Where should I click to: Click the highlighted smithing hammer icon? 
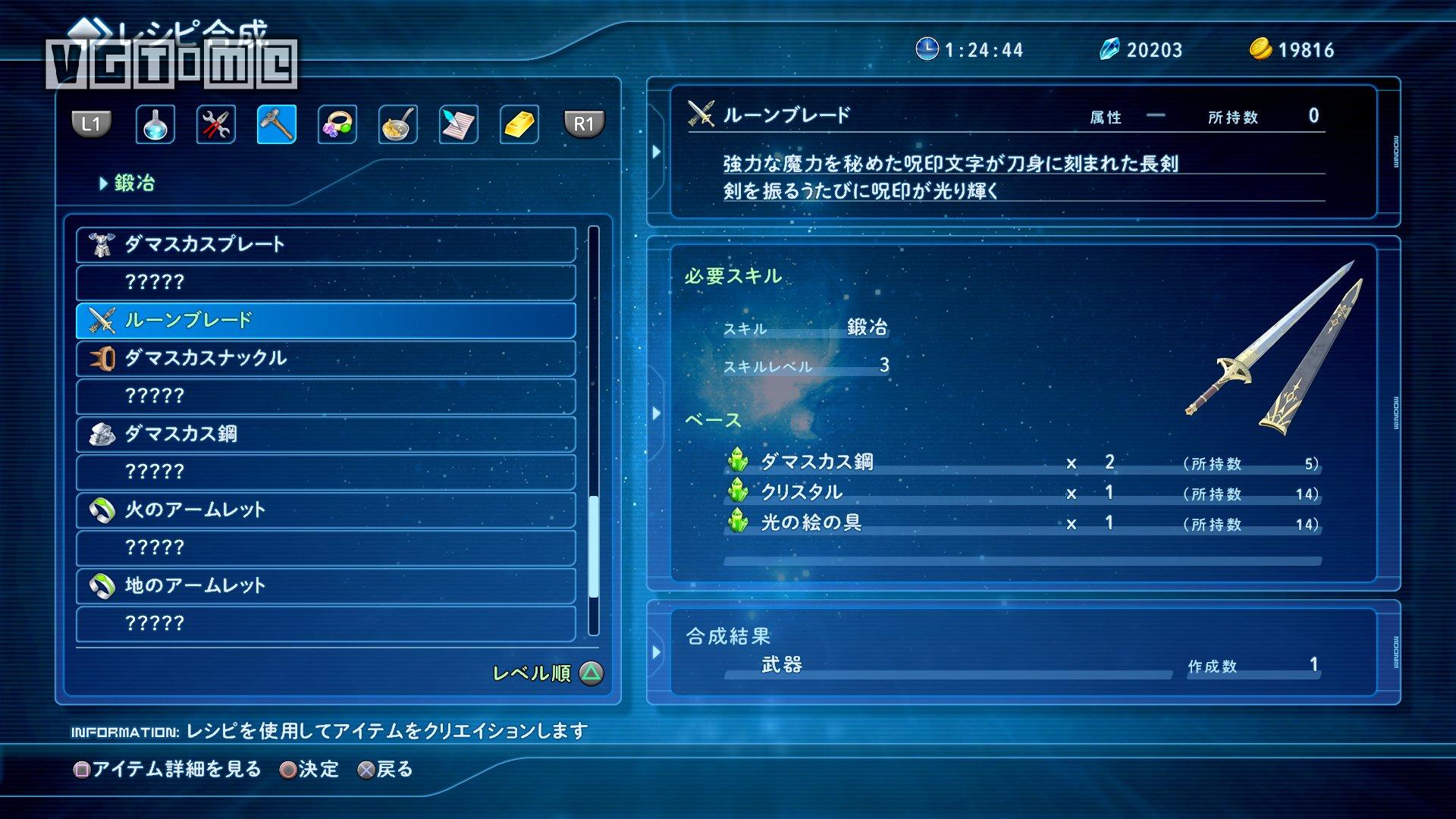275,124
